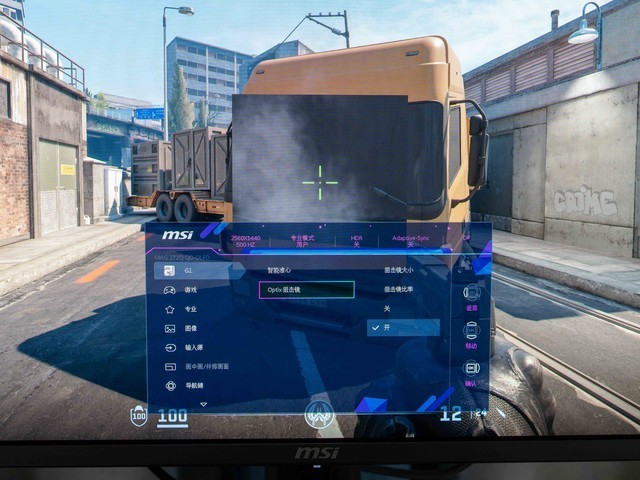Open the 狙击镜比率 (scope ratio) setting
The width and height of the screenshot is (640, 480).
(399, 289)
